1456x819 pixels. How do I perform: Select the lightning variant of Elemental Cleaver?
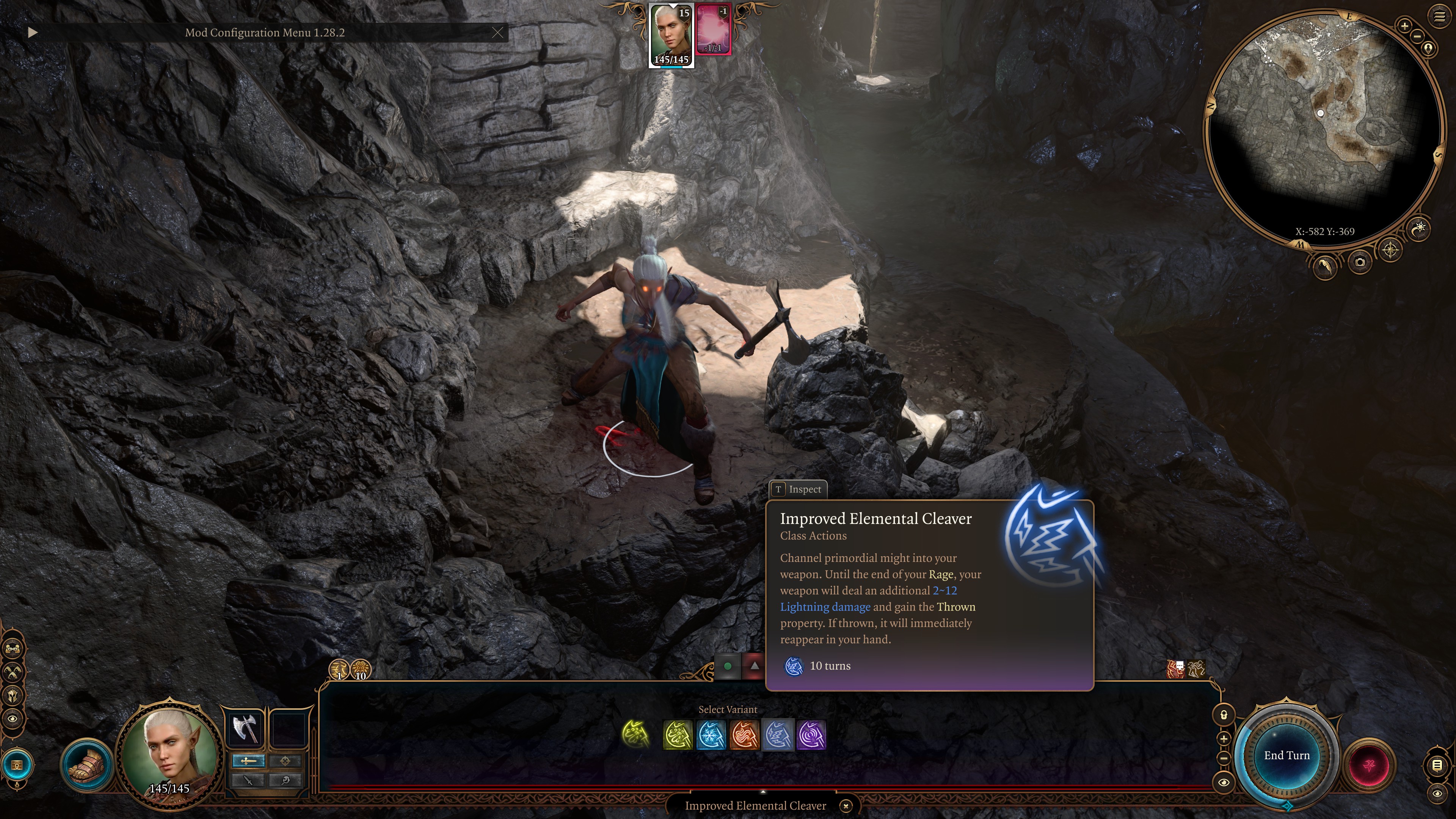(778, 735)
